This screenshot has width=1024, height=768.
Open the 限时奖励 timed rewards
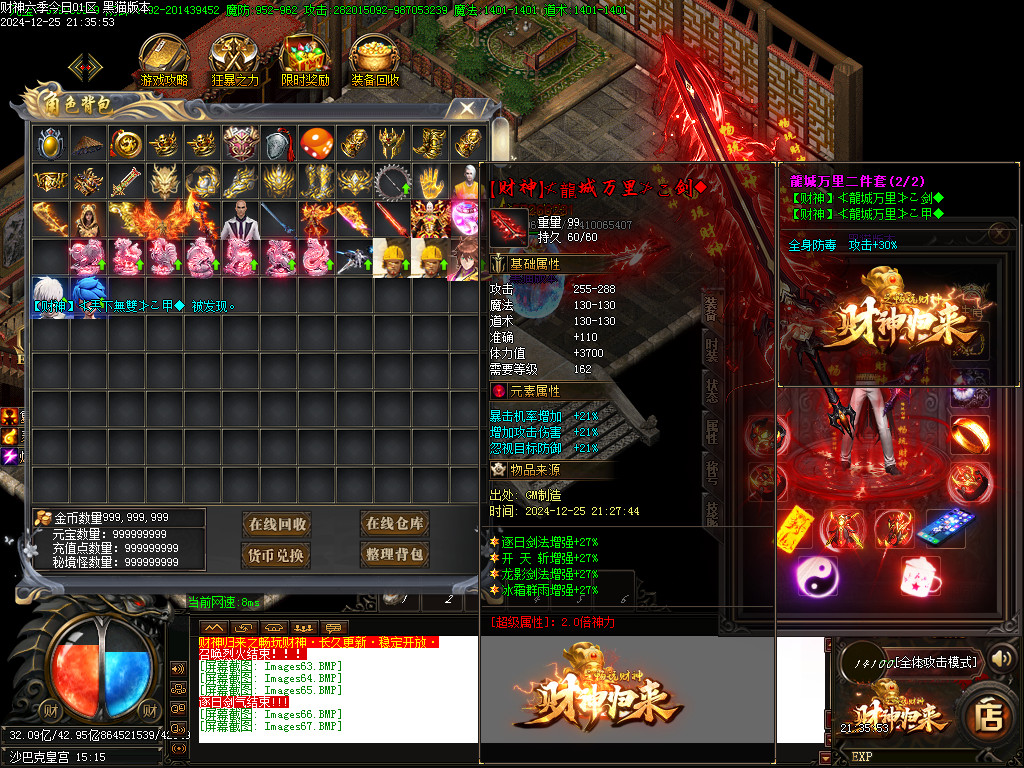305,60
